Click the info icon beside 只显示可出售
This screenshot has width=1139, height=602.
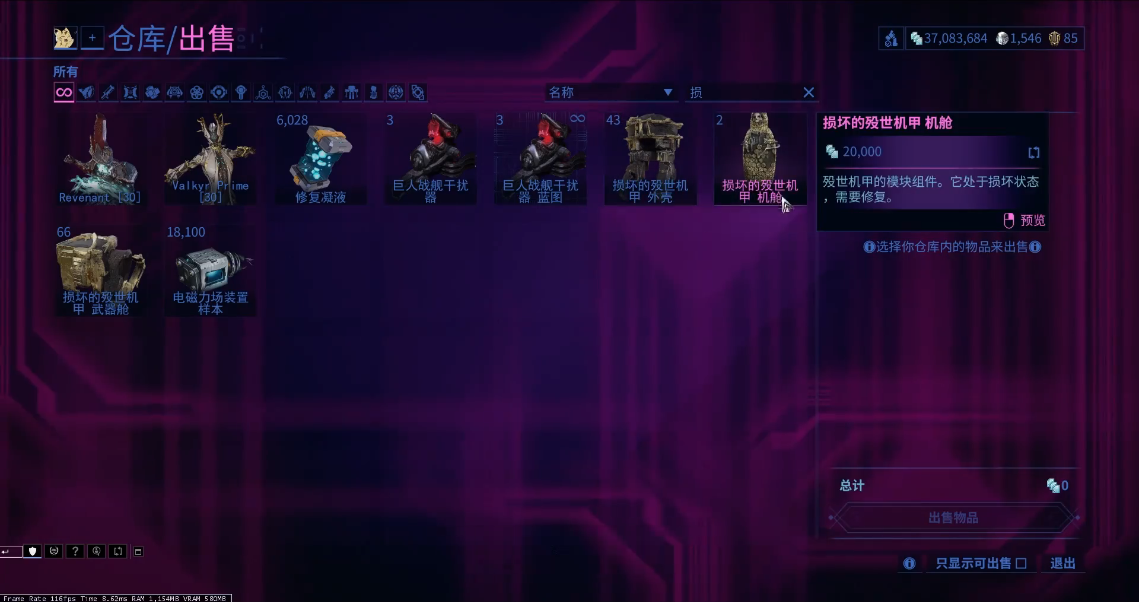click(x=909, y=564)
